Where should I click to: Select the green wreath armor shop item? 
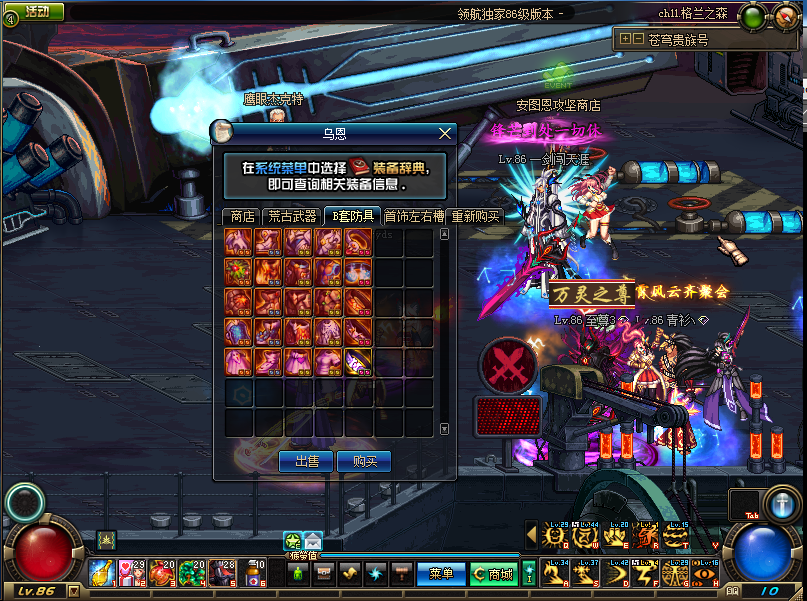(x=239, y=272)
